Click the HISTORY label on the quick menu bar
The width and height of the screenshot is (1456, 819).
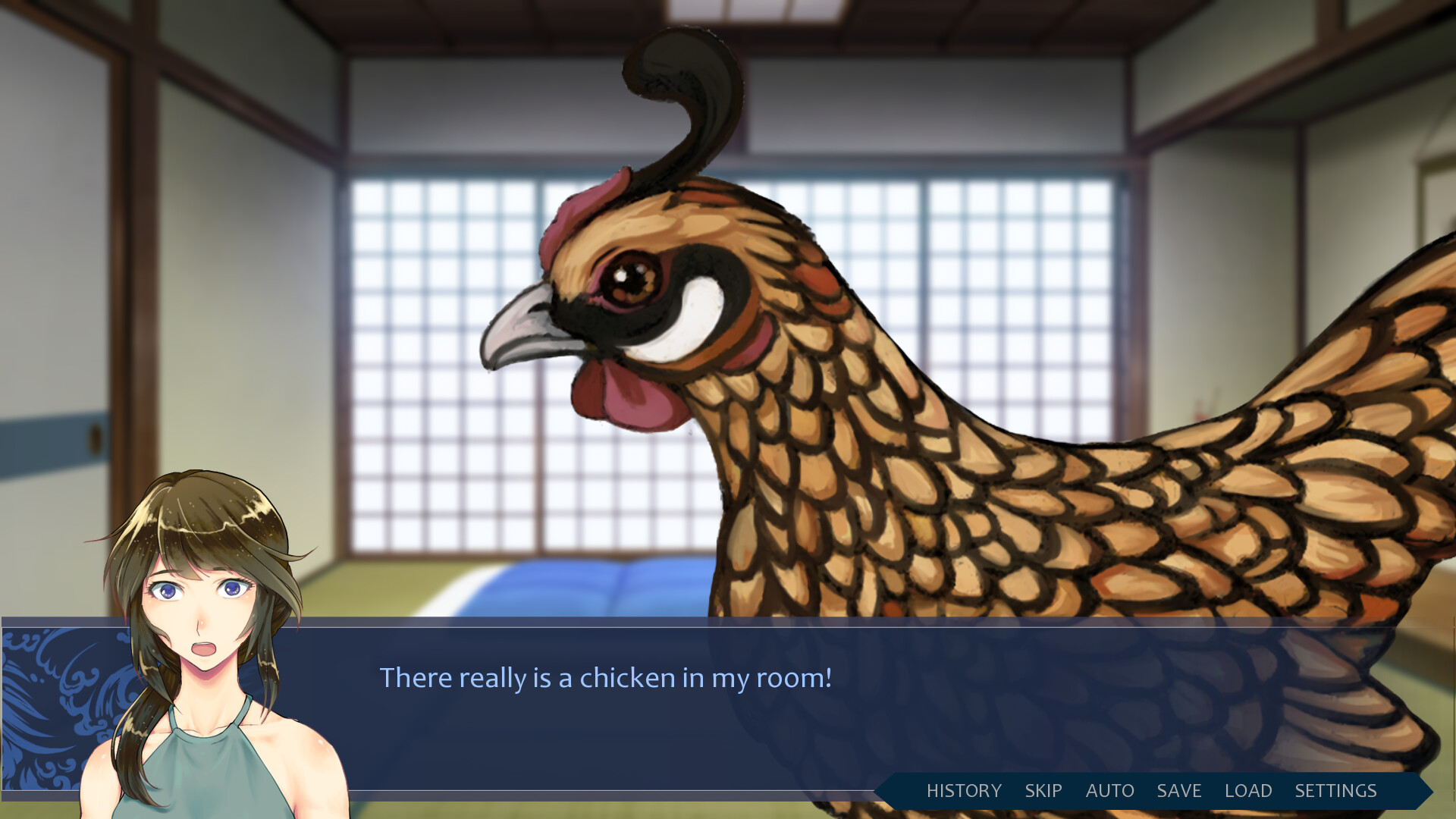[964, 791]
